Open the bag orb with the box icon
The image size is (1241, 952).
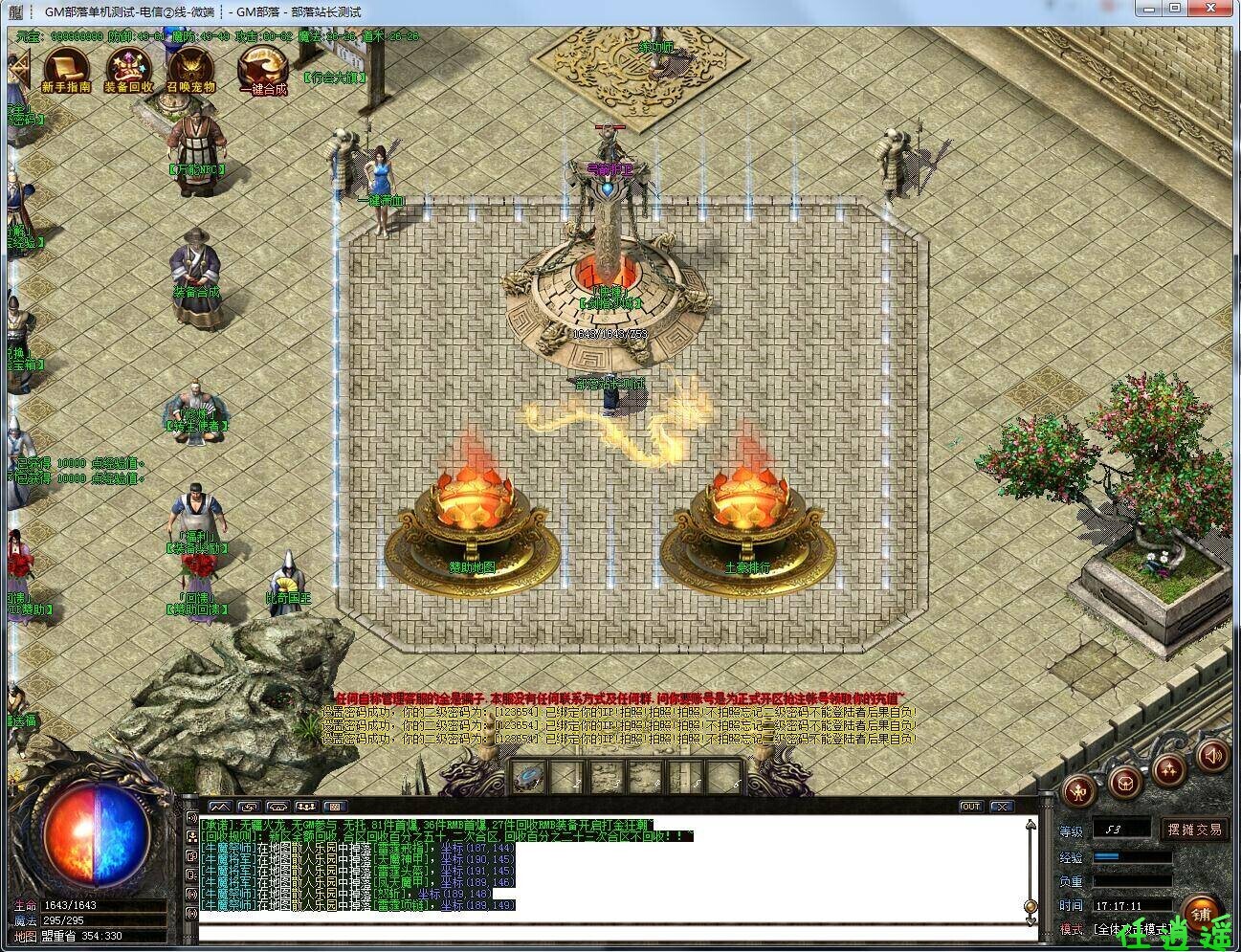[x=1125, y=780]
